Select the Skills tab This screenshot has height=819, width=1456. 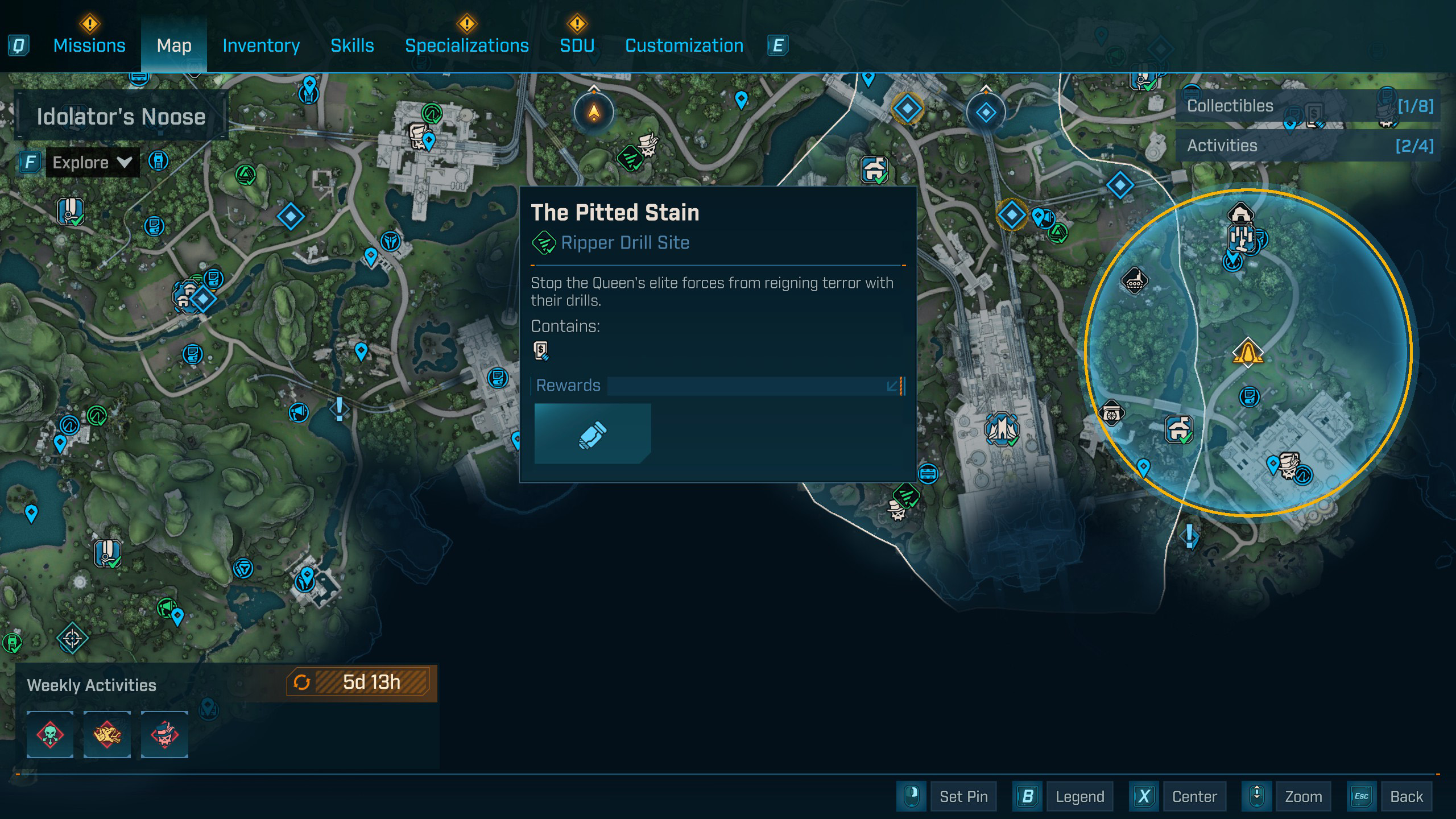pyautogui.click(x=352, y=45)
